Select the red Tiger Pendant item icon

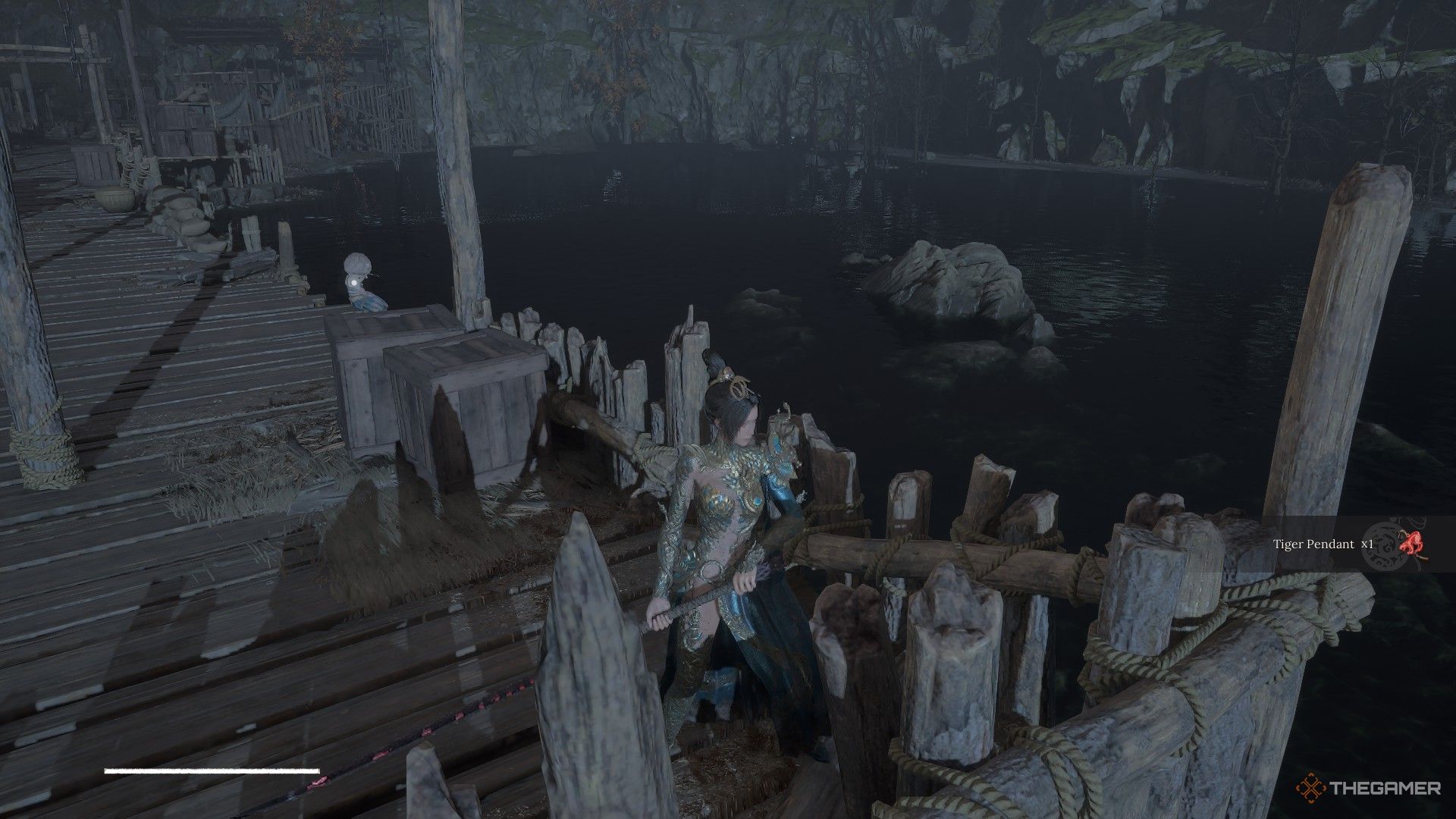[1410, 544]
